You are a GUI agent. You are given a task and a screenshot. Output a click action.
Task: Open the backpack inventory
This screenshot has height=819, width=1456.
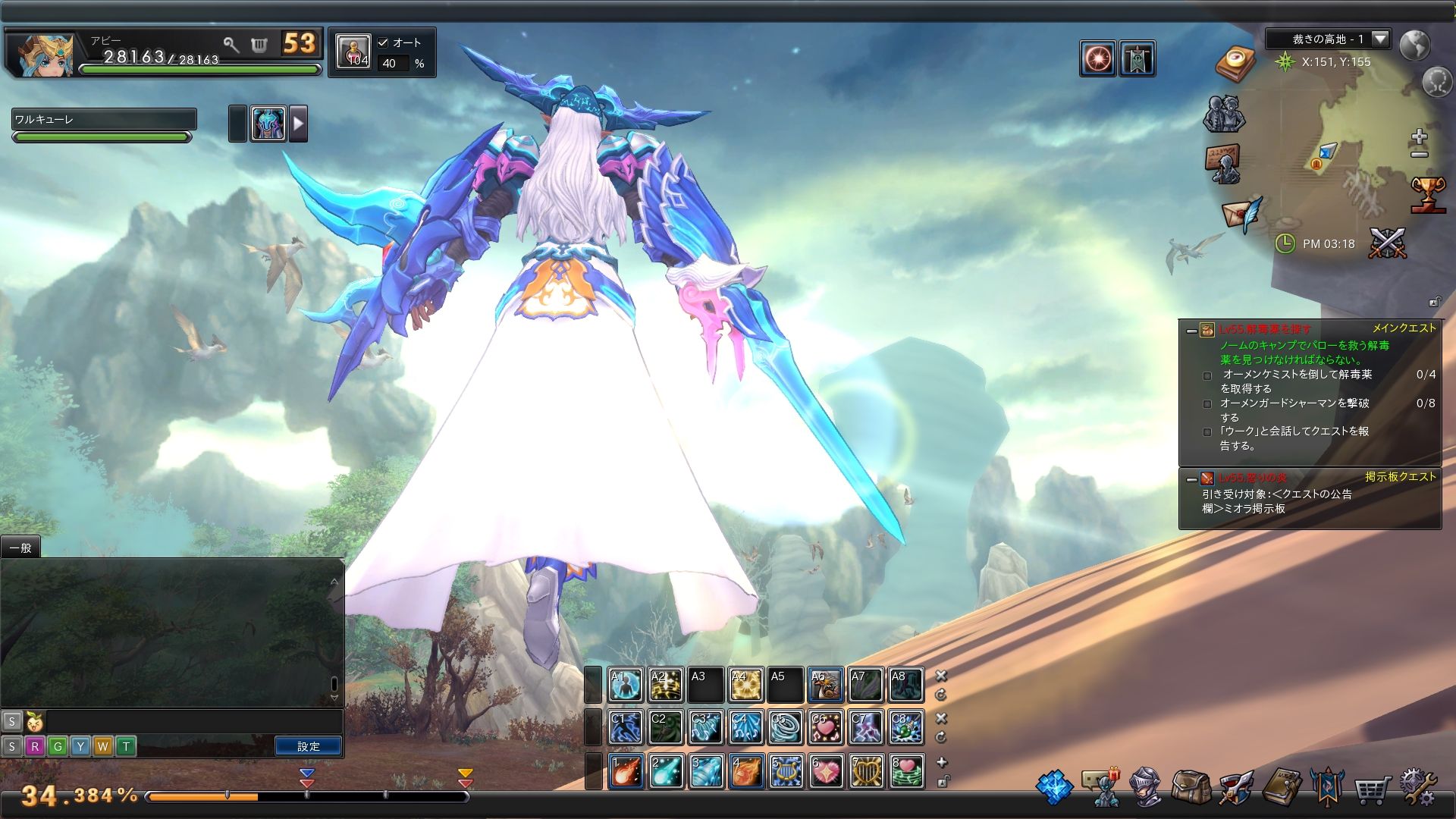1191,788
